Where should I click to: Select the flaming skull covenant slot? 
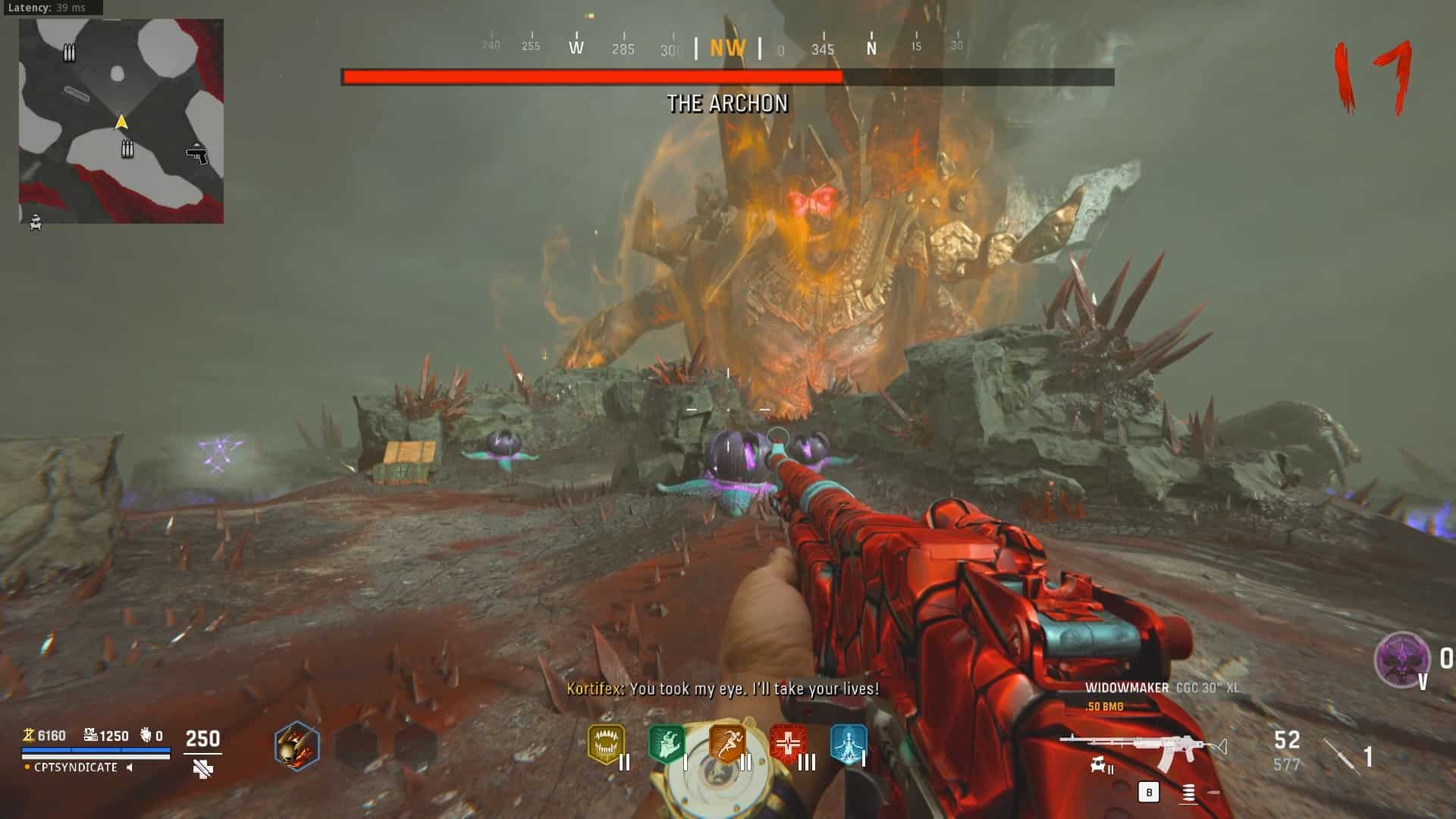pyautogui.click(x=297, y=746)
